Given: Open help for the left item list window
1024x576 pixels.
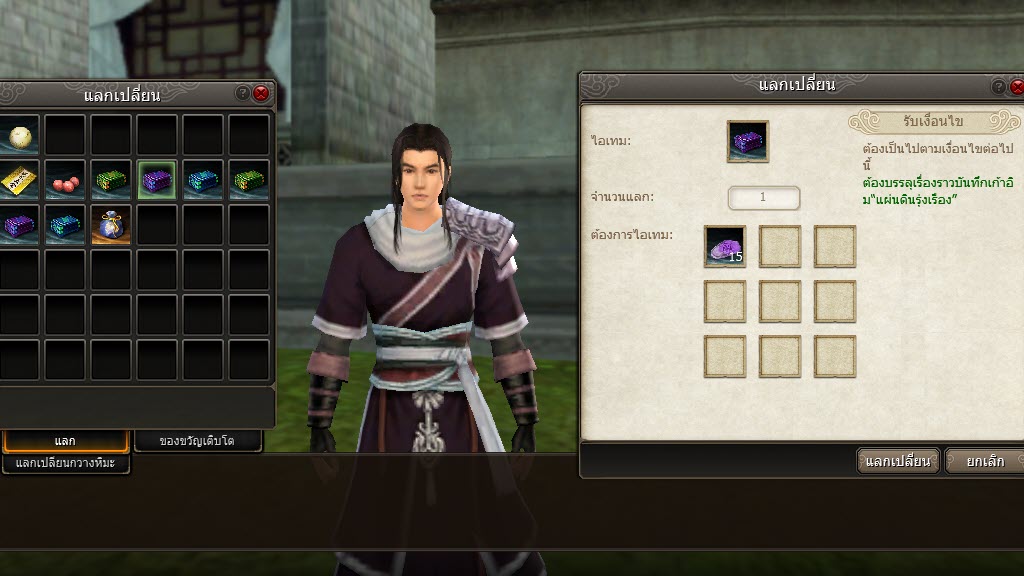Looking at the screenshot, I should coord(242,93).
